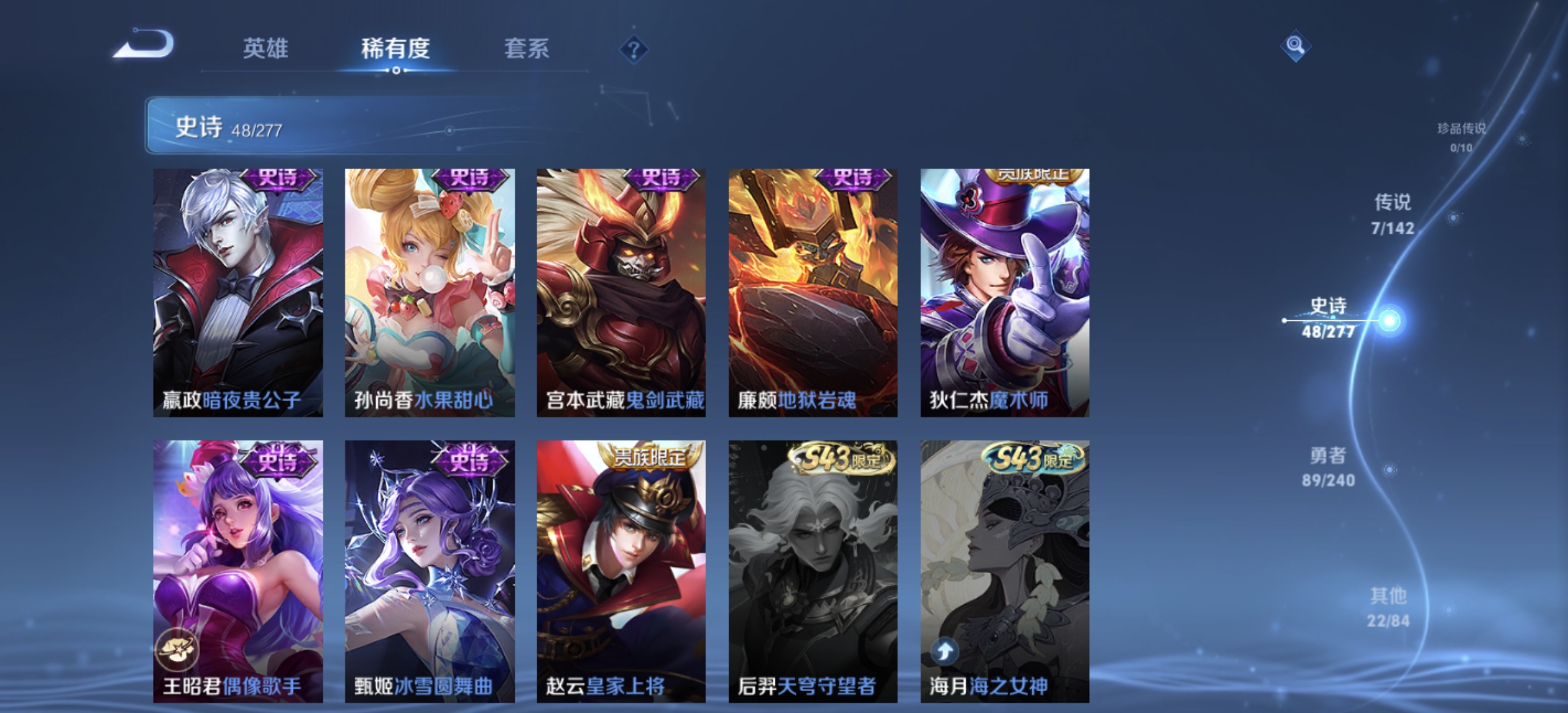Switch to the 英雄 tab

[x=267, y=50]
